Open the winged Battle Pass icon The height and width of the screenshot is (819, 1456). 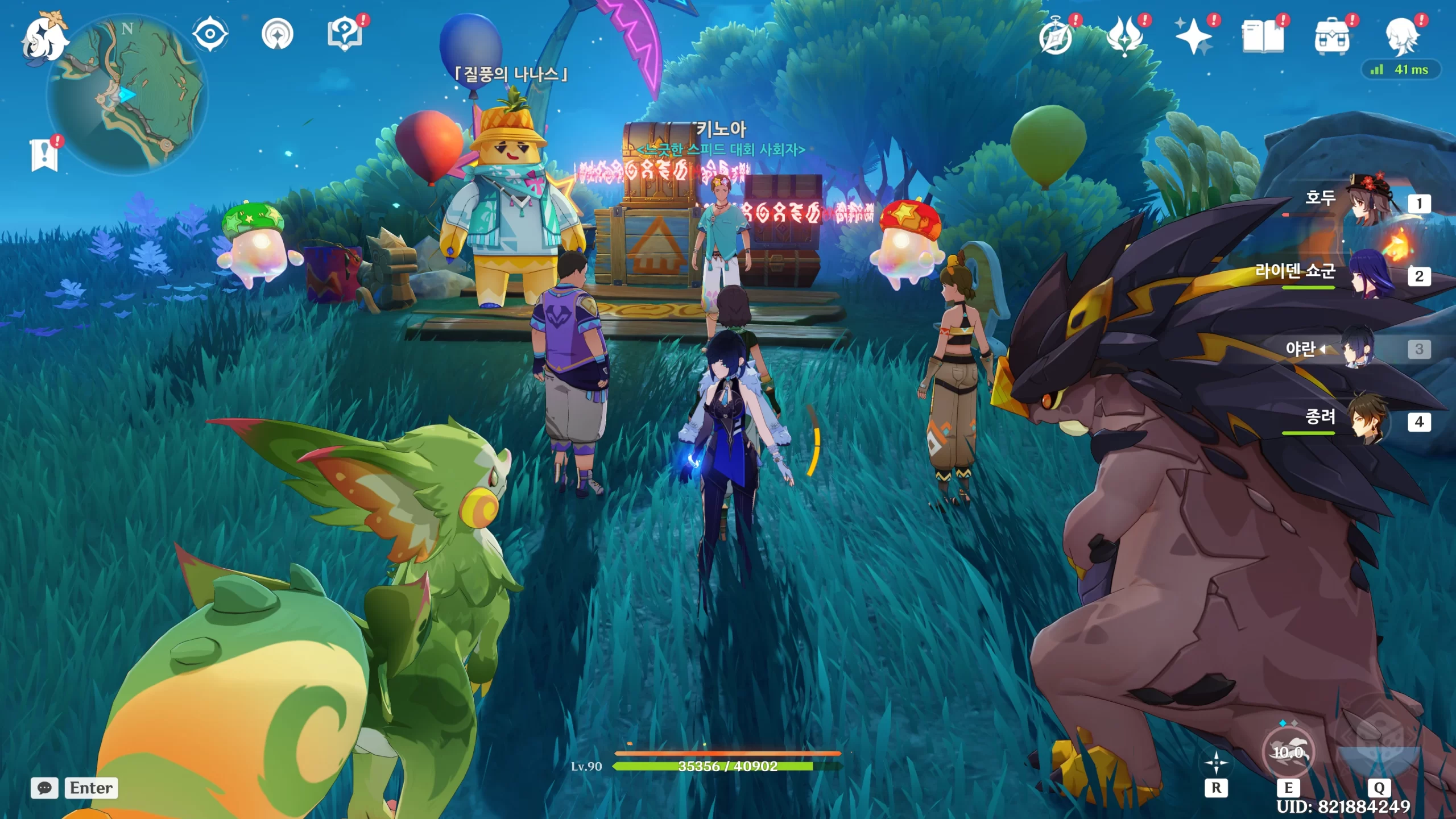[x=1124, y=36]
